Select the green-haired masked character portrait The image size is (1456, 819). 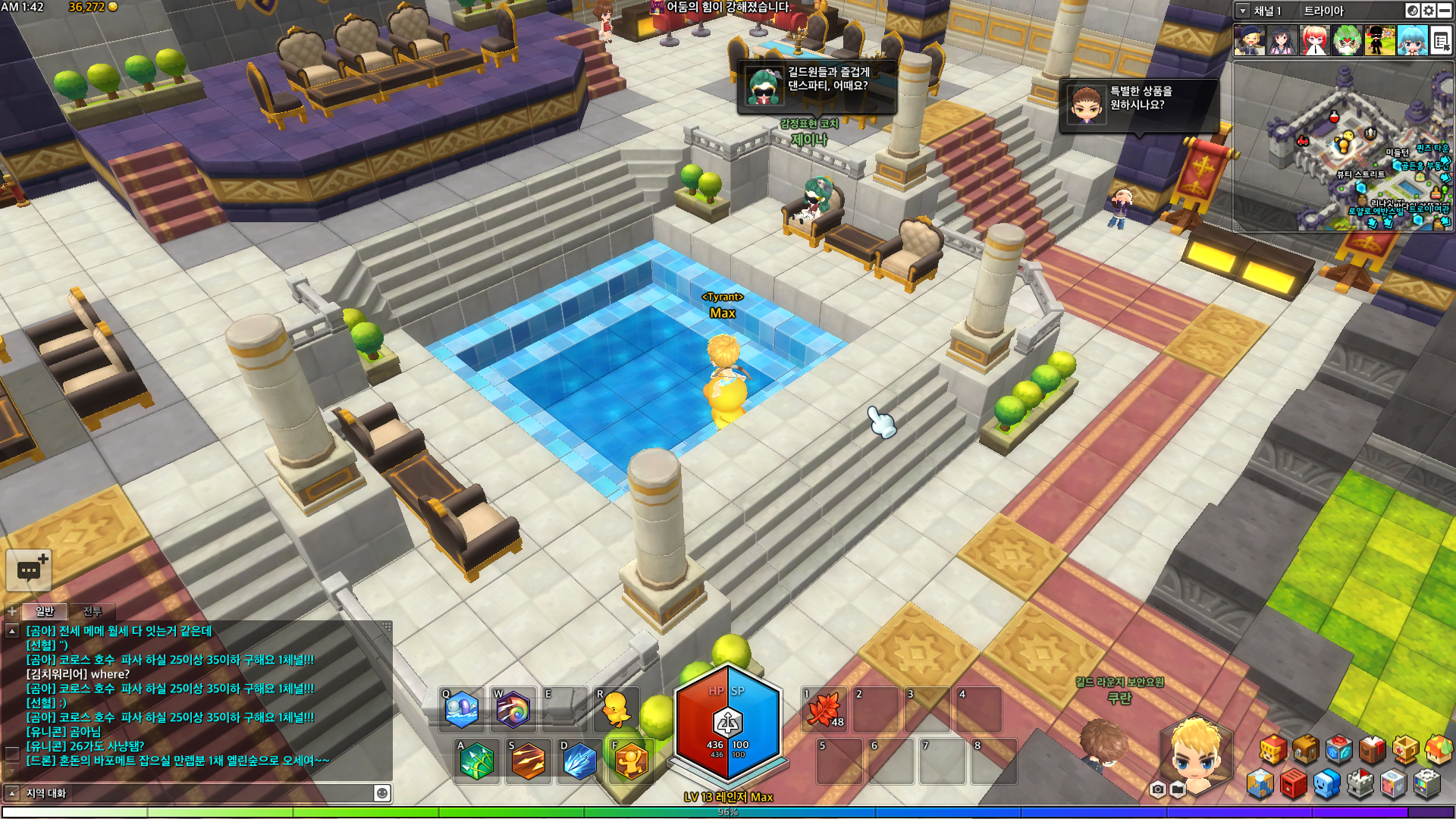click(1347, 40)
